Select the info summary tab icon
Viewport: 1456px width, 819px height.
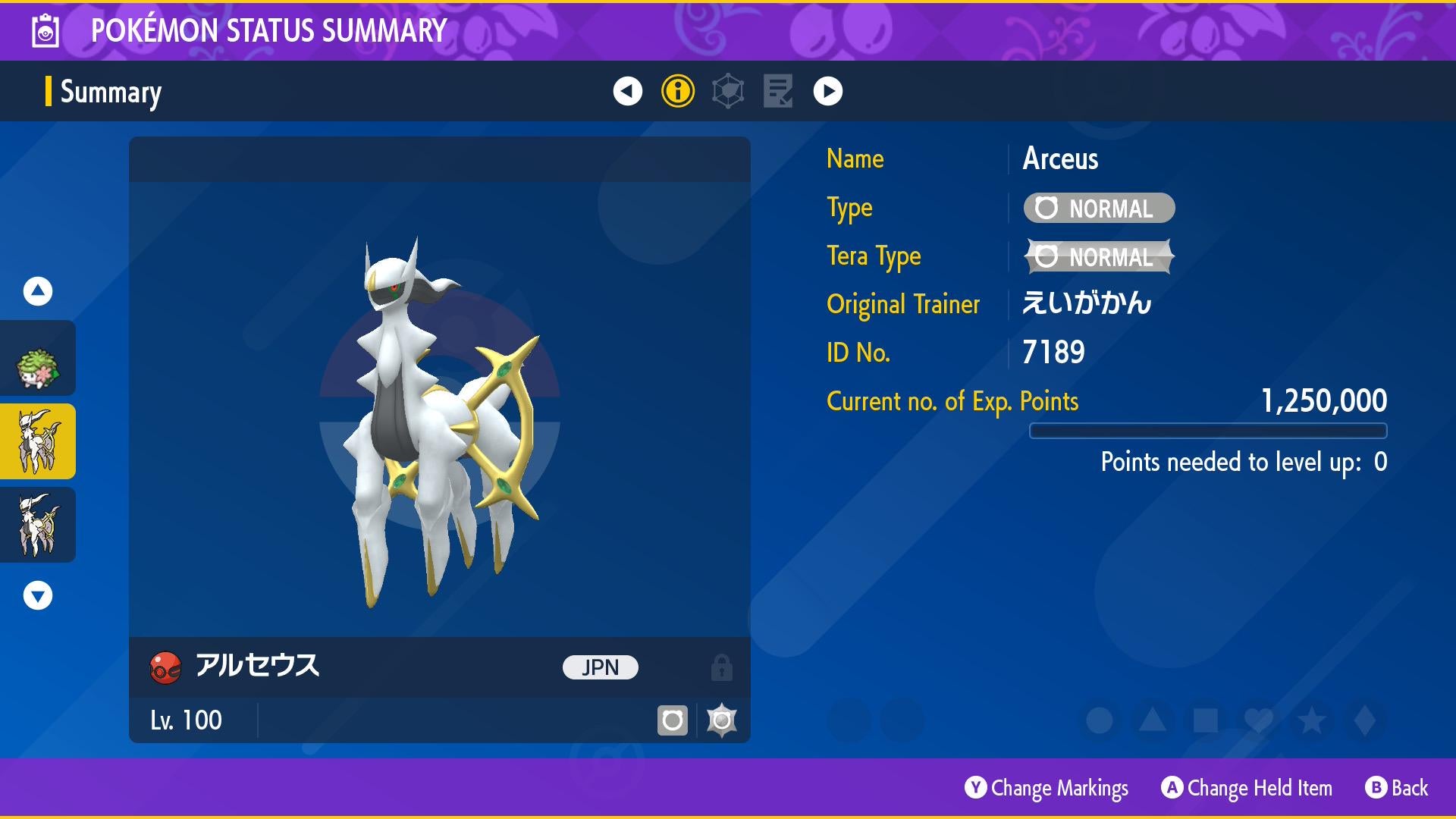(677, 91)
